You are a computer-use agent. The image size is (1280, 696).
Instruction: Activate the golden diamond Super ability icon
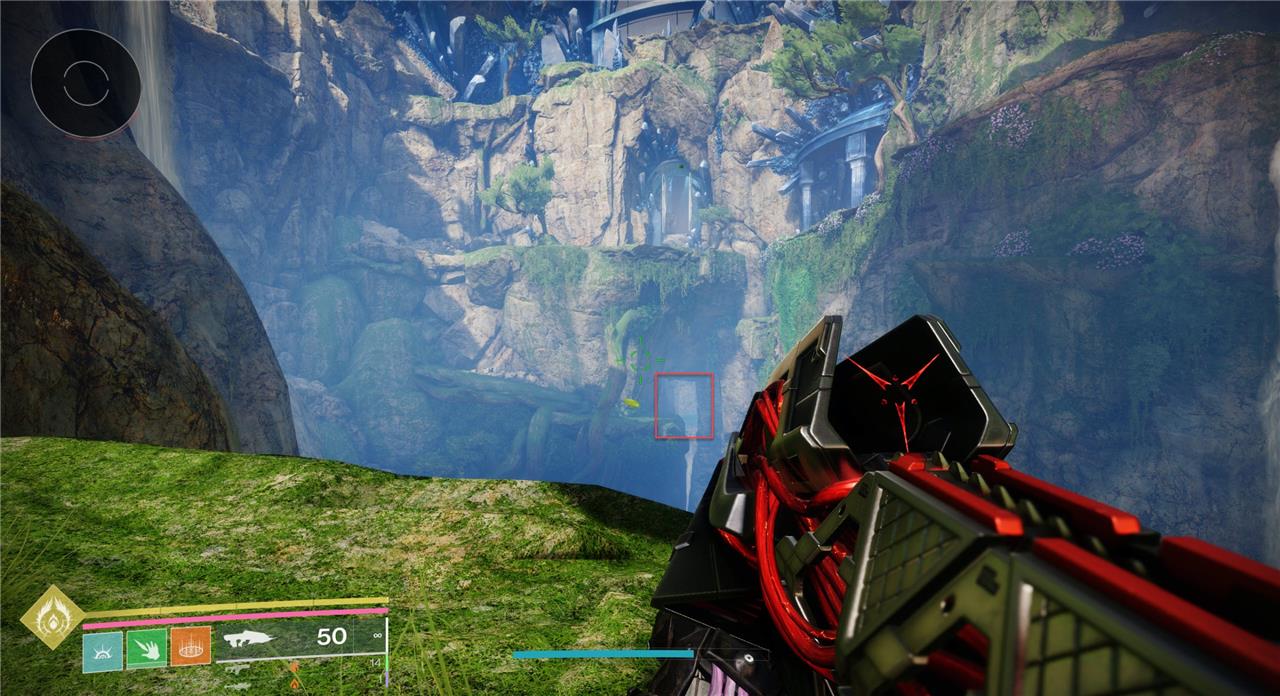[x=51, y=617]
